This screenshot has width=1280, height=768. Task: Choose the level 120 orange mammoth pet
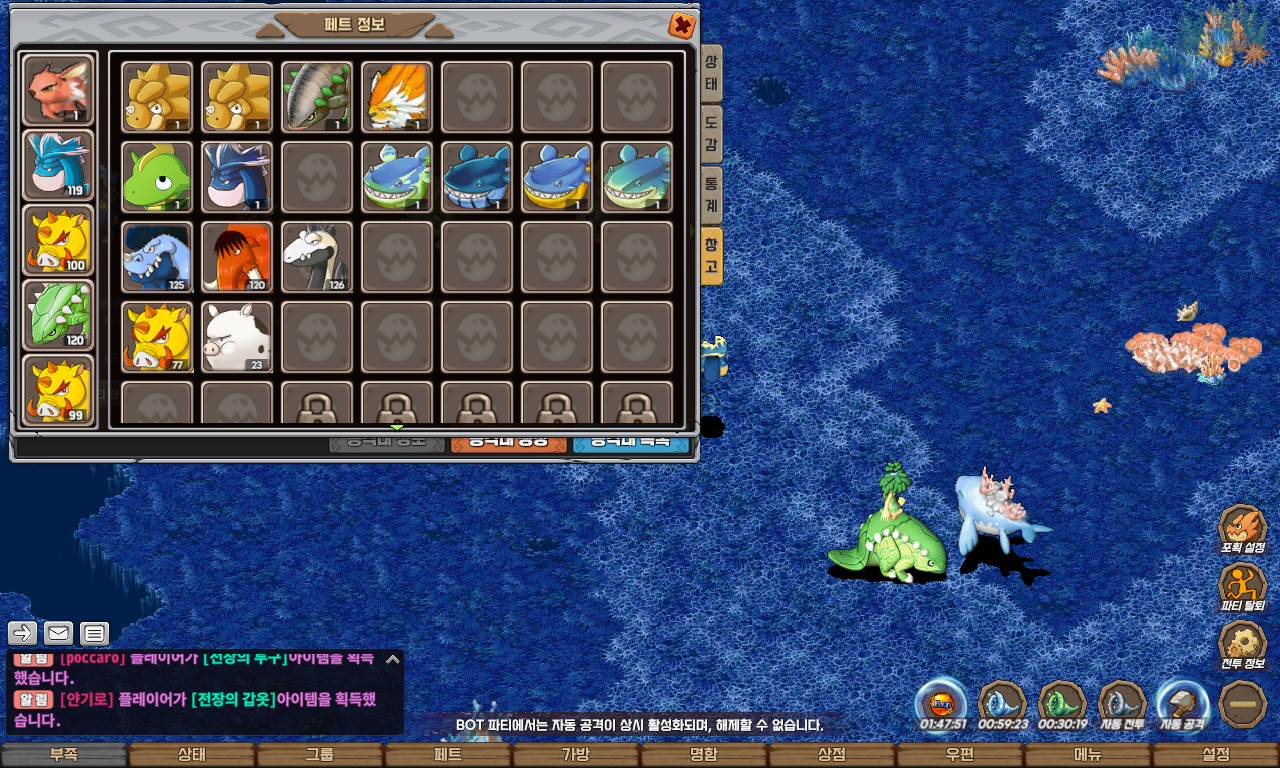[237, 257]
